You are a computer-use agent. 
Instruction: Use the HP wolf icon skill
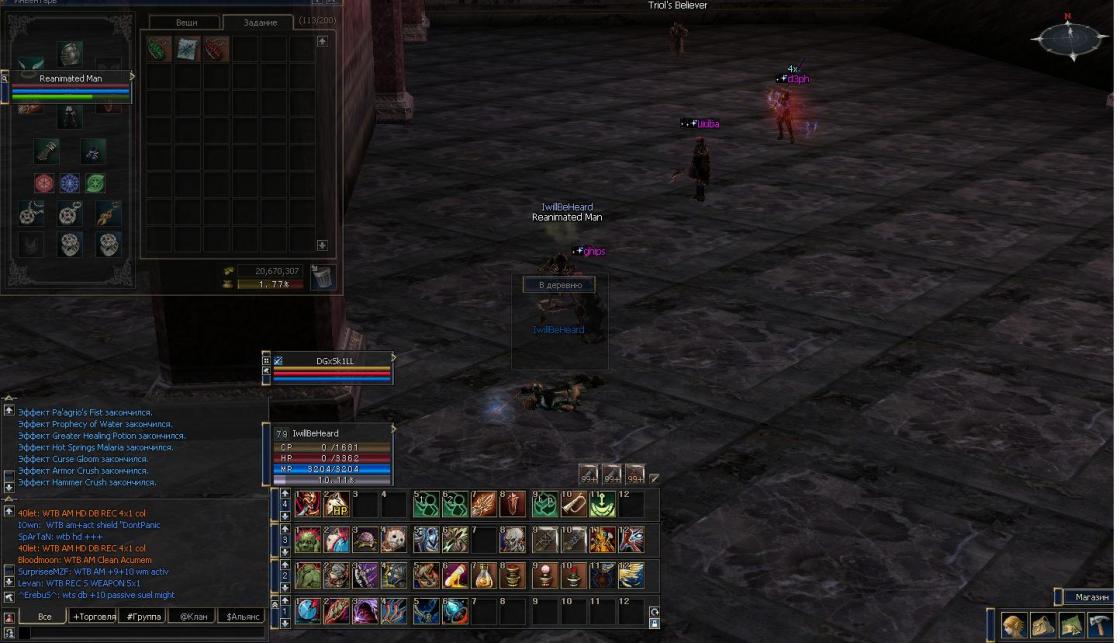click(337, 504)
